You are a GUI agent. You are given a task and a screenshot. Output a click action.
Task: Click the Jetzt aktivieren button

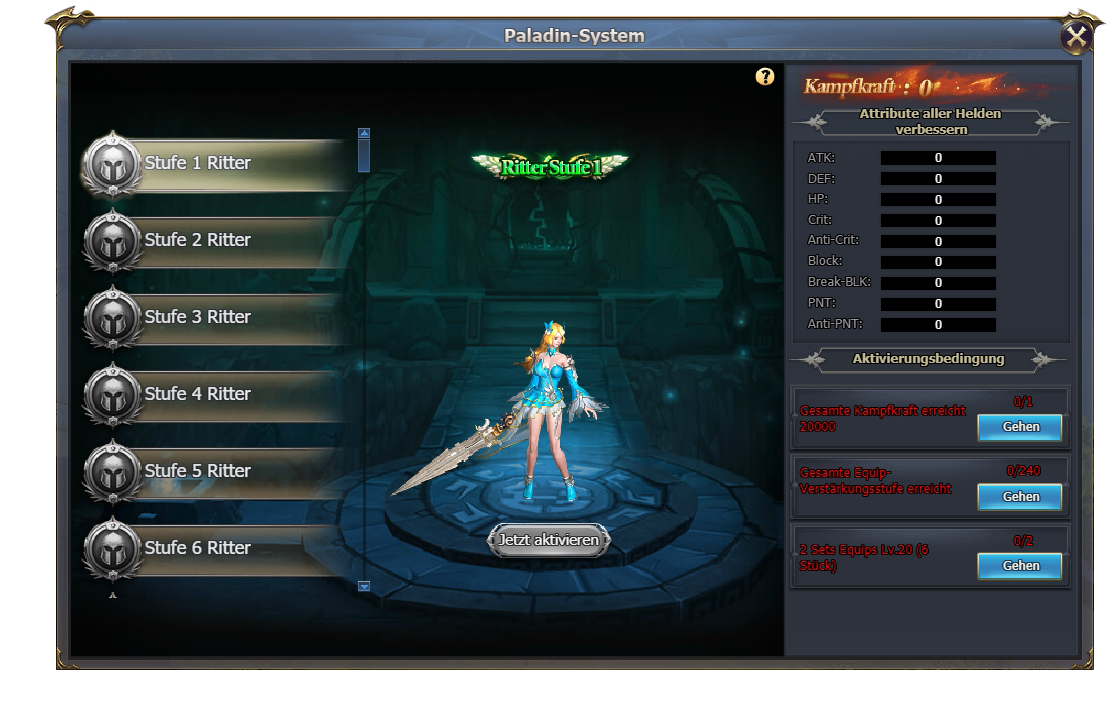pyautogui.click(x=549, y=540)
